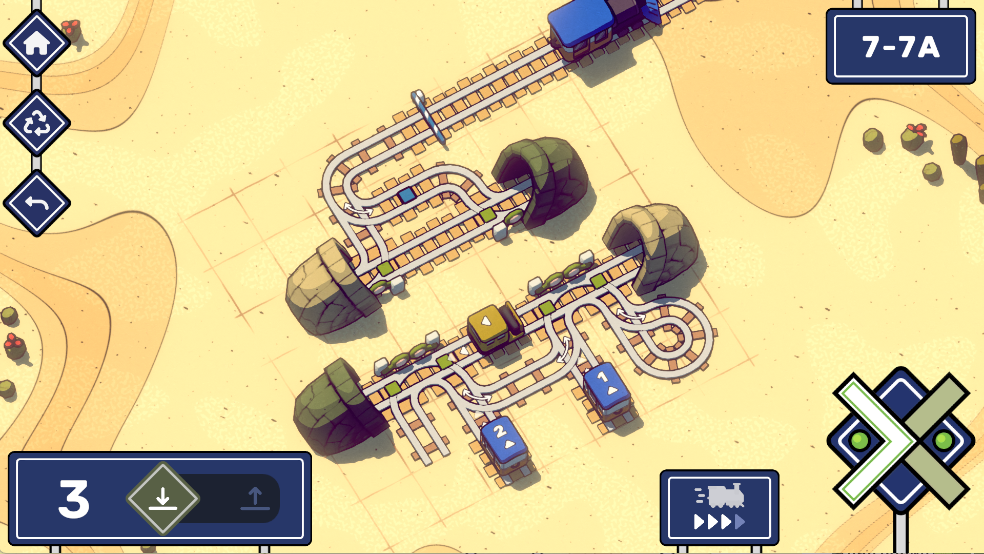The image size is (984, 554).
Task: Undo the last move
Action: coord(37,203)
